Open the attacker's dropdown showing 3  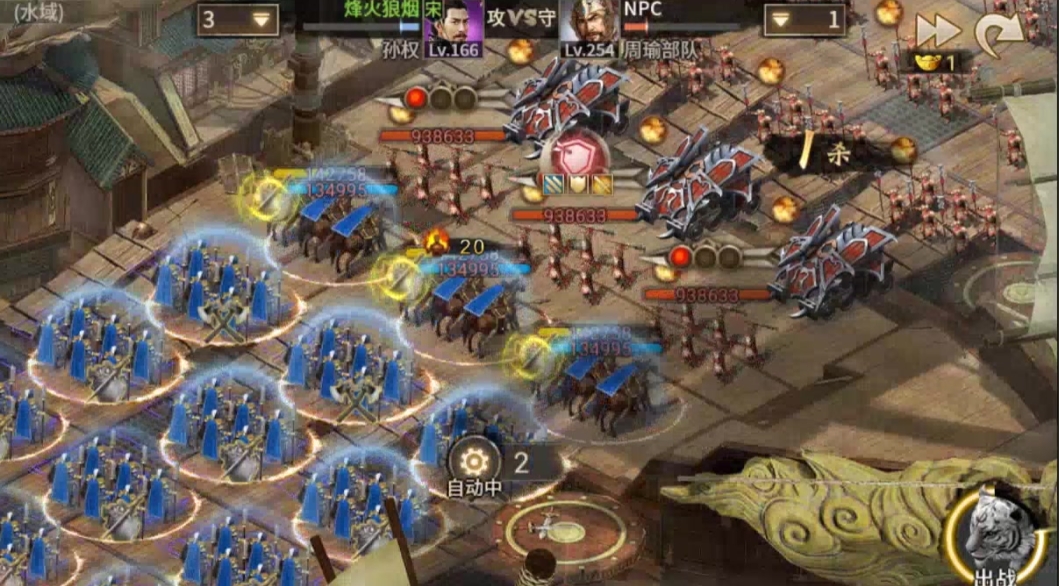click(x=237, y=19)
